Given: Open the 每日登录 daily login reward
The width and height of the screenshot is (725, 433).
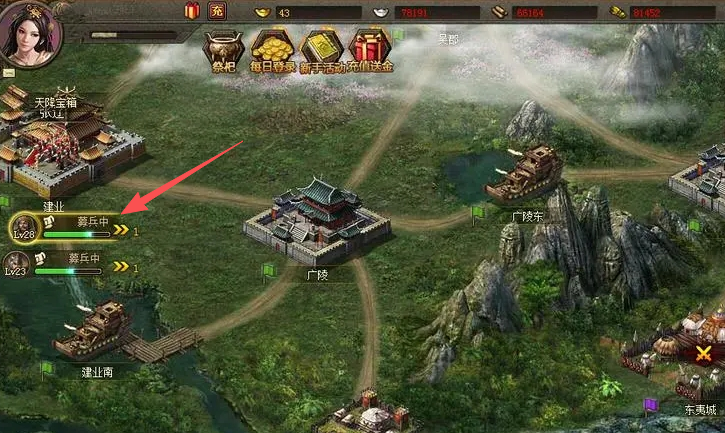Looking at the screenshot, I should (x=271, y=51).
